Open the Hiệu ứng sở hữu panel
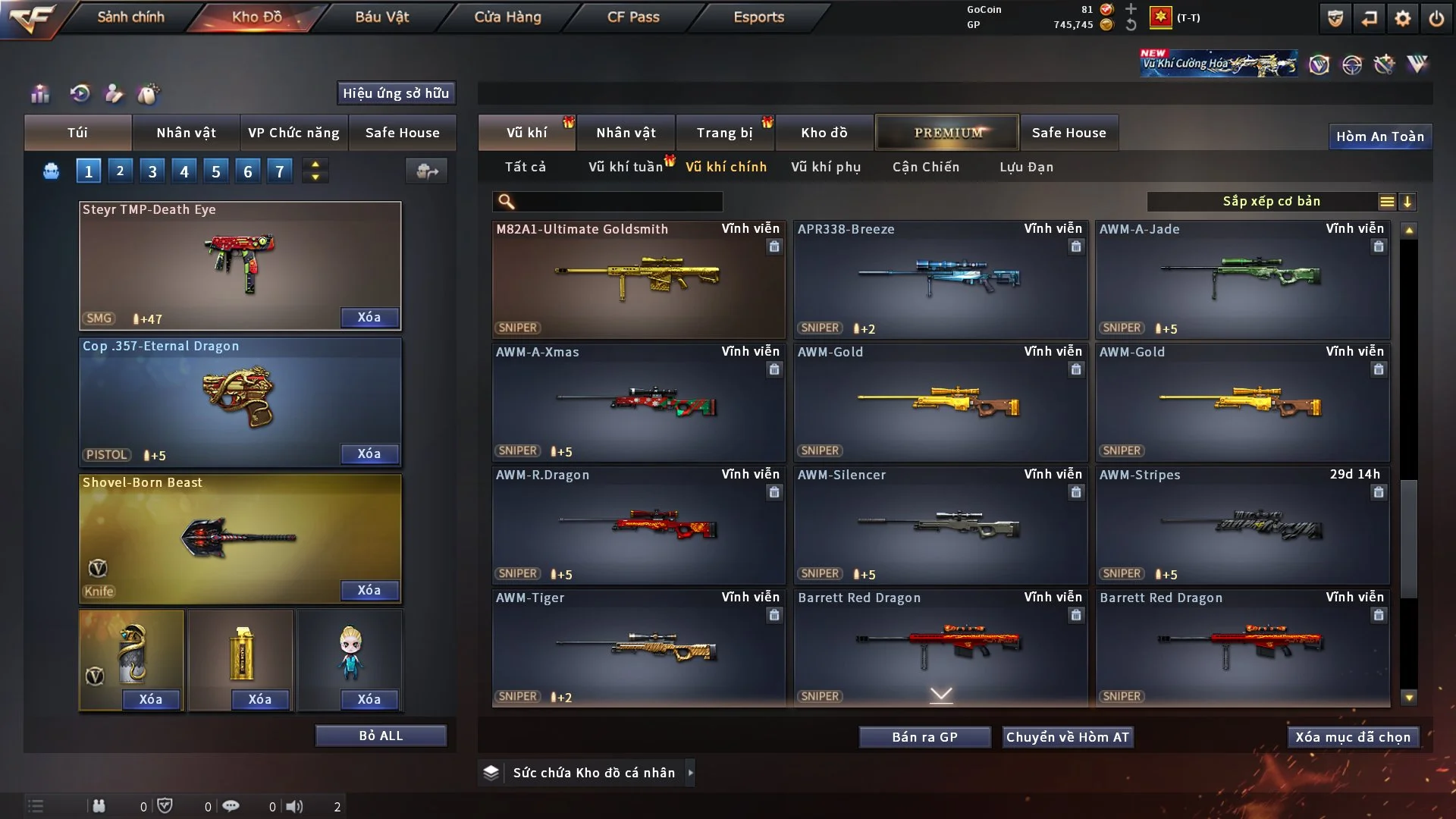This screenshot has width=1456, height=819. 396,93
